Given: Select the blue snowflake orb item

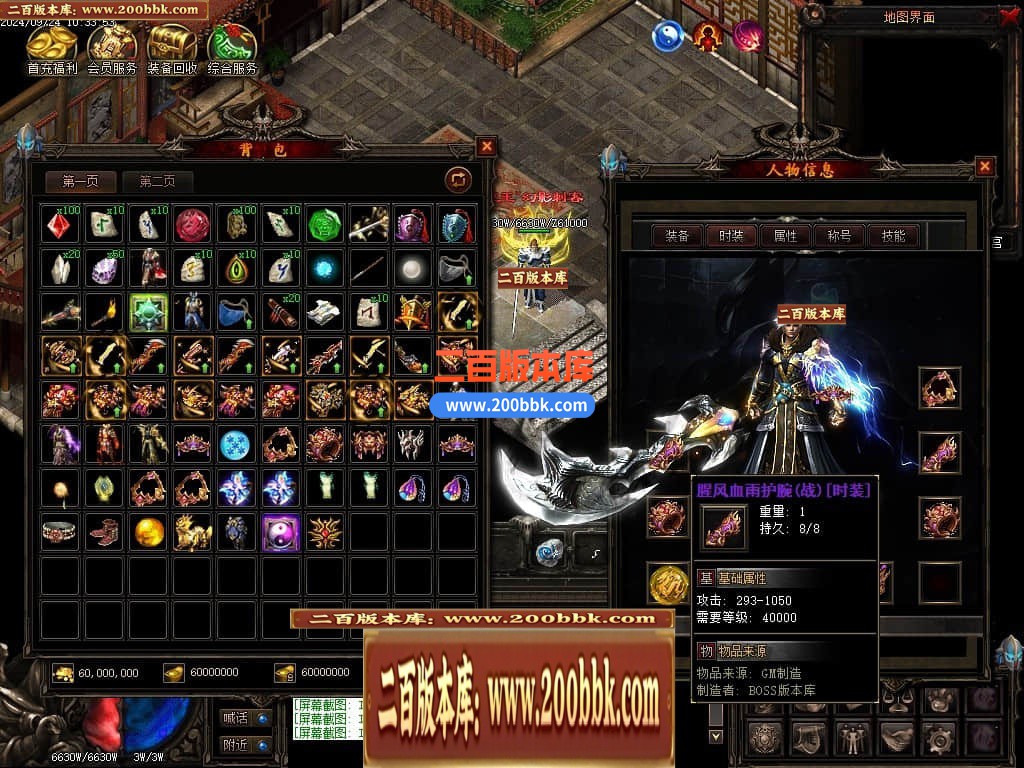Looking at the screenshot, I should point(236,443).
